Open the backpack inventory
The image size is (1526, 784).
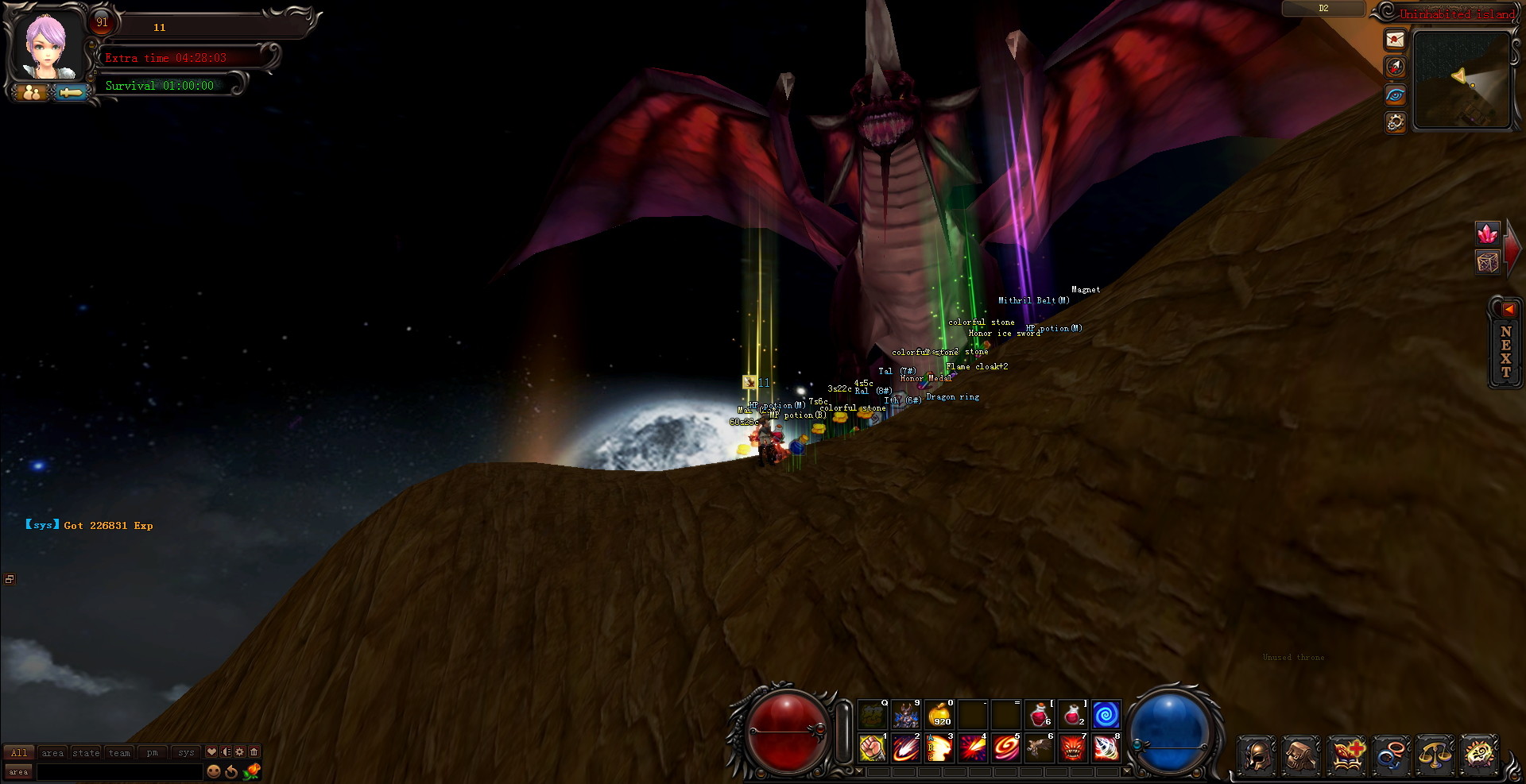click(1301, 755)
